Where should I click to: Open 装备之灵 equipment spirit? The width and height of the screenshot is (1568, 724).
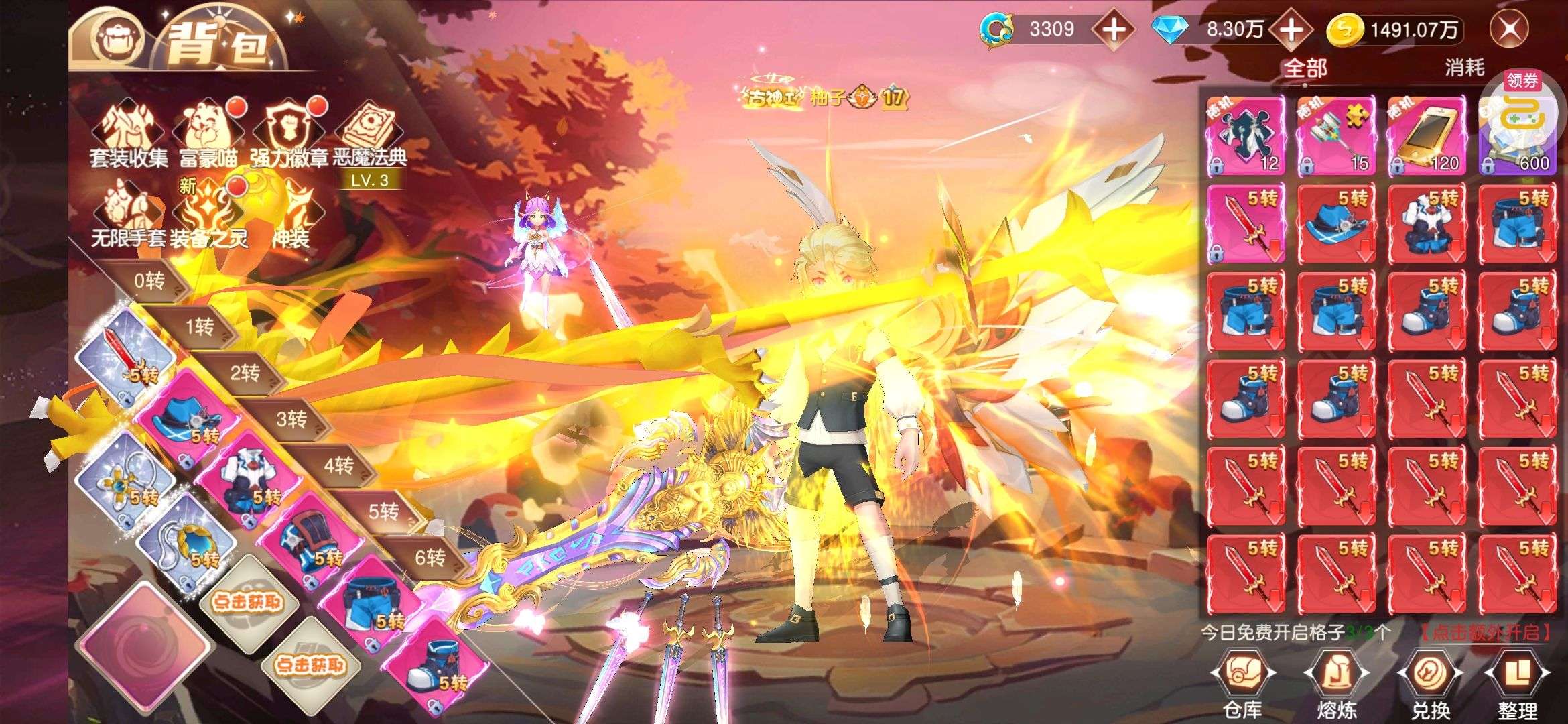209,216
